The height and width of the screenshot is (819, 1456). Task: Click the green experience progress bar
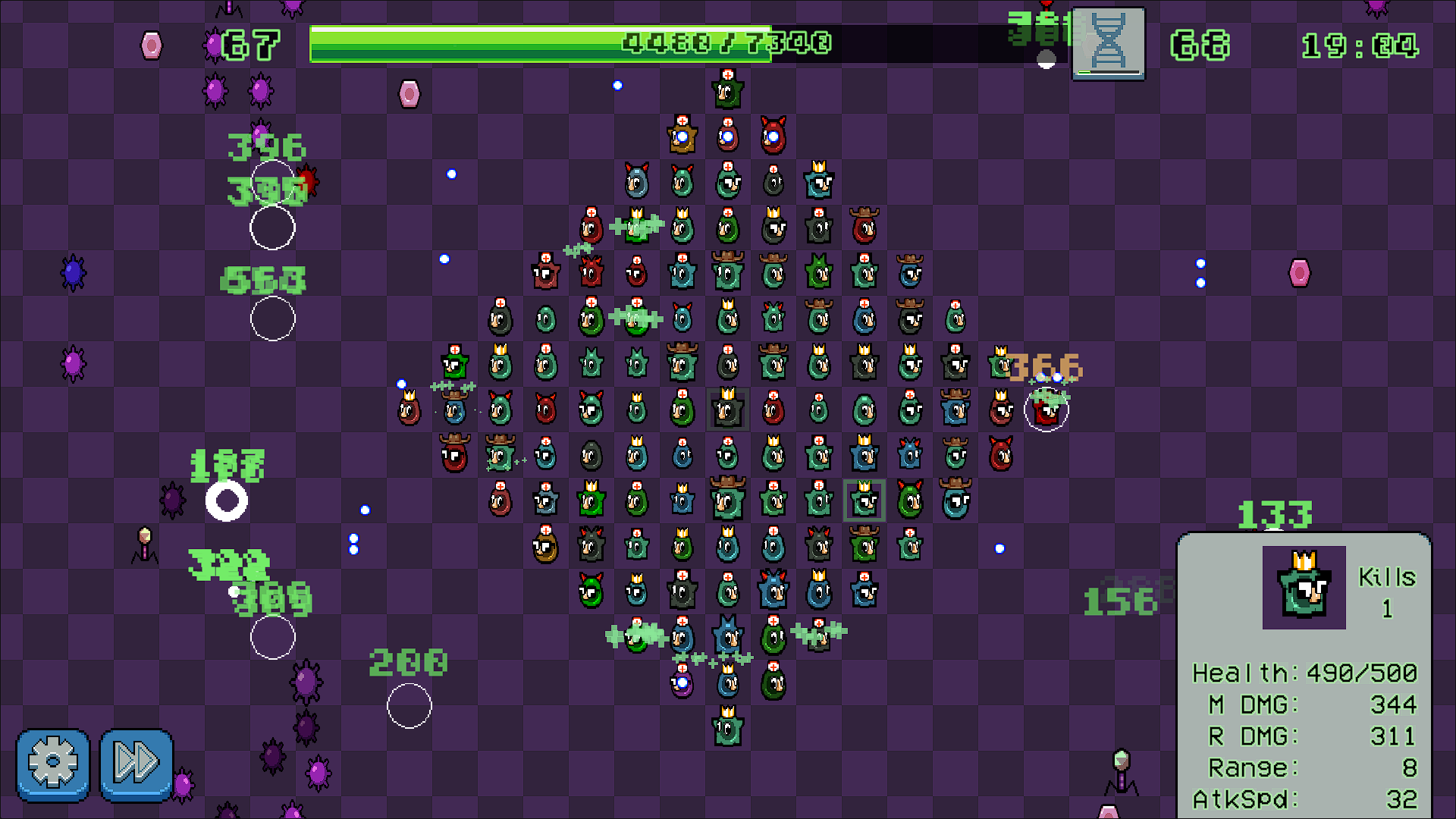[531, 43]
